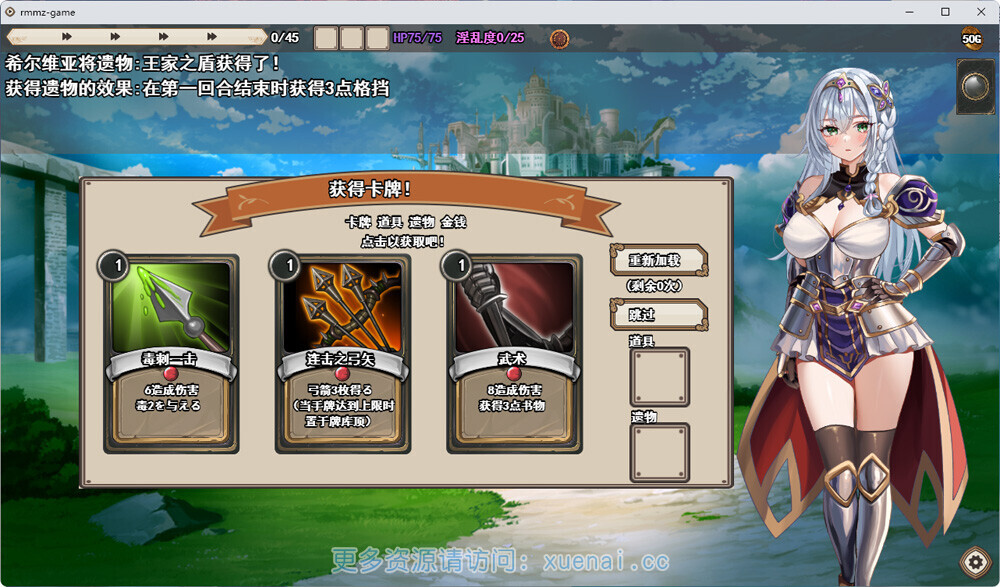Open the gear settings icon
Viewport: 1000px width, 587px height.
[x=975, y=562]
